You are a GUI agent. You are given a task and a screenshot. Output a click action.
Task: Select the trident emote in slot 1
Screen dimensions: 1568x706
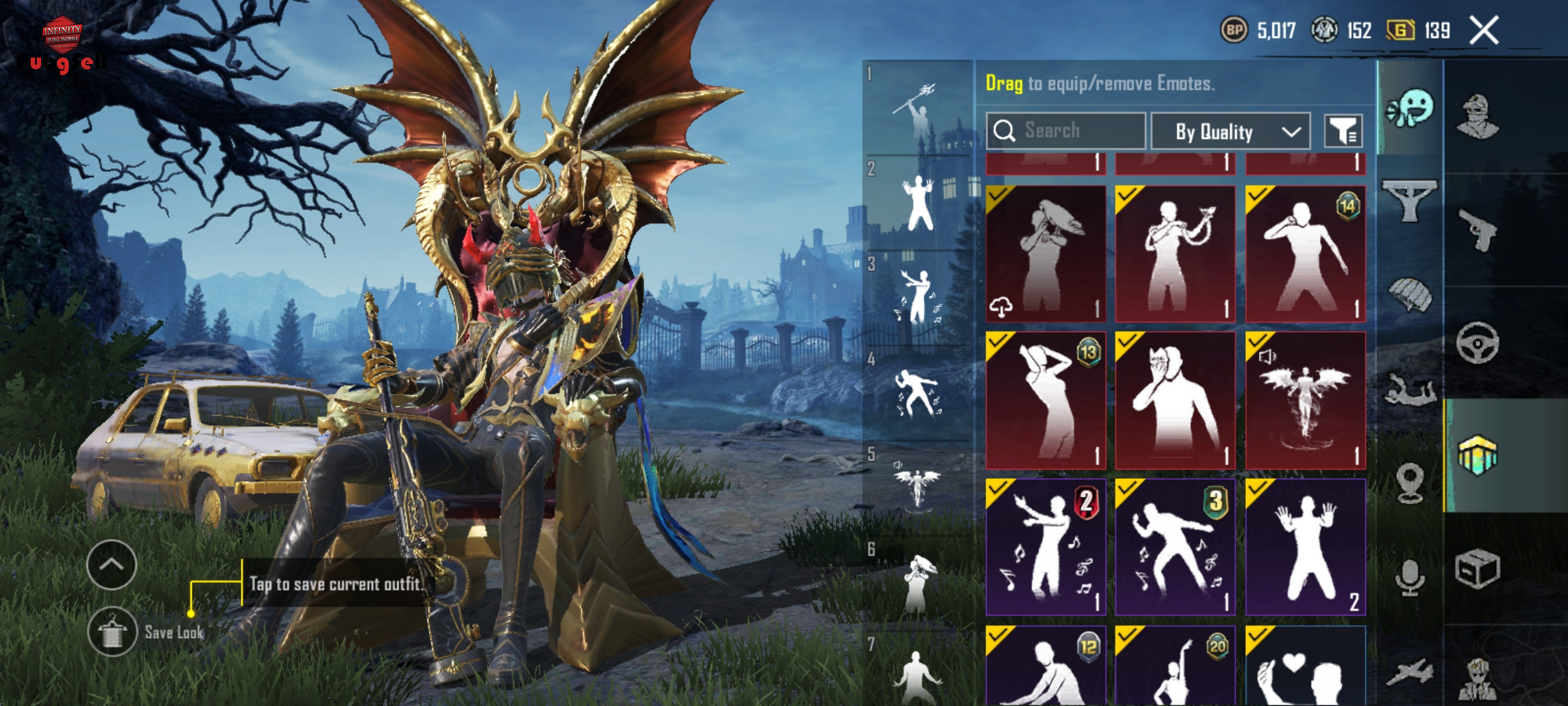coord(916,108)
